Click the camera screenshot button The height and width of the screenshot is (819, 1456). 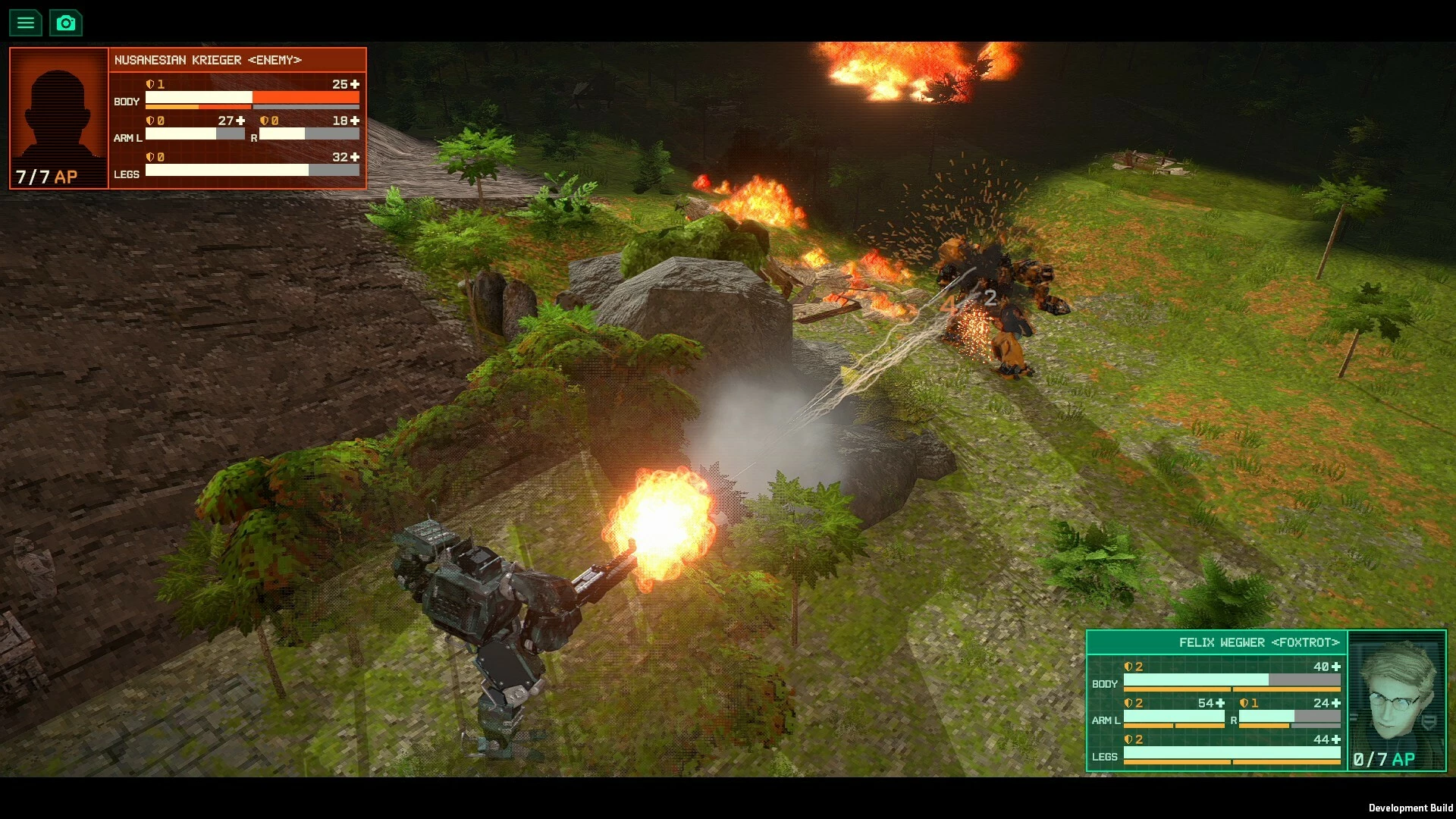click(x=66, y=23)
